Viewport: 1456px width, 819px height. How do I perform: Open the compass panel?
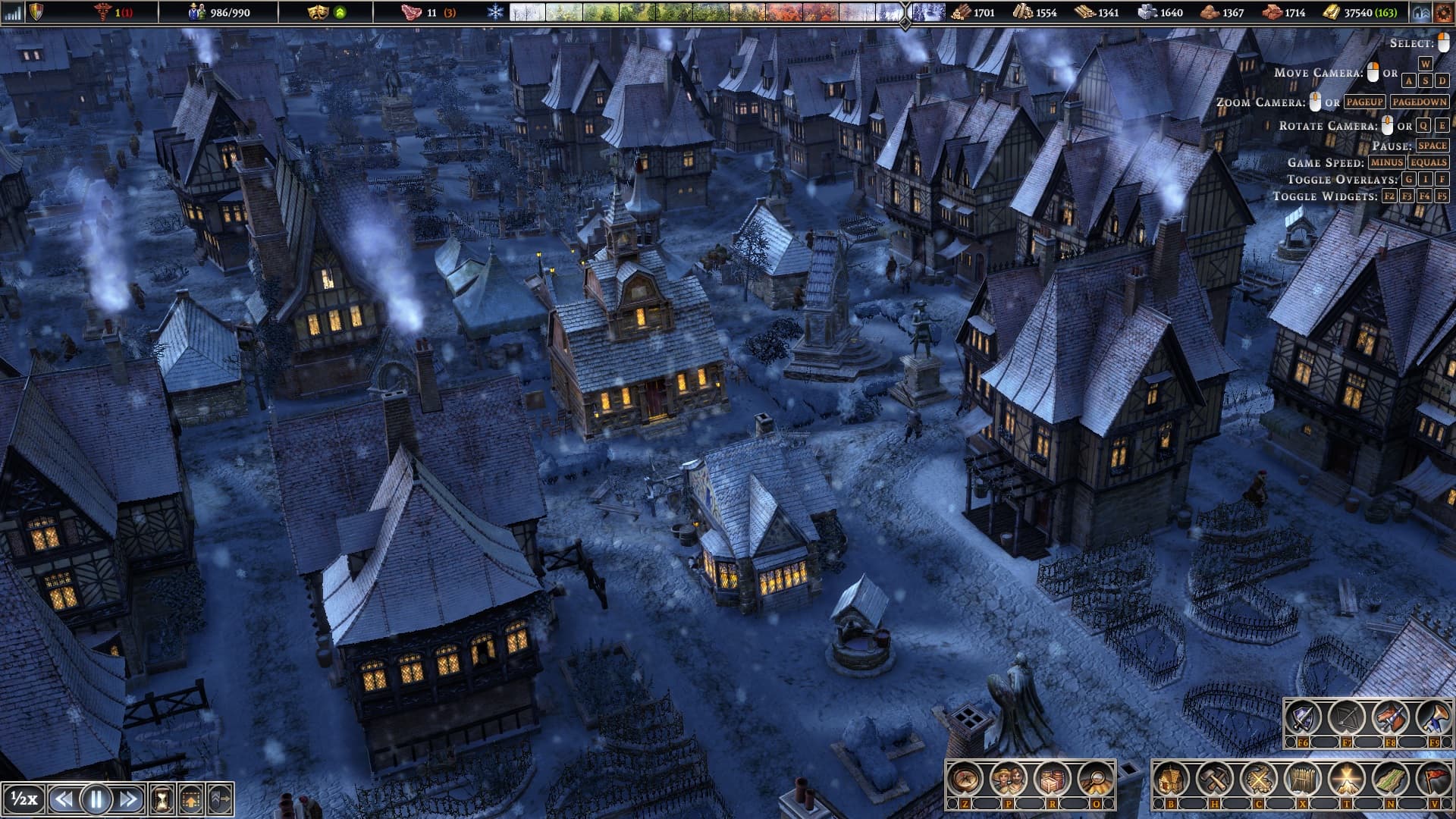[965, 779]
